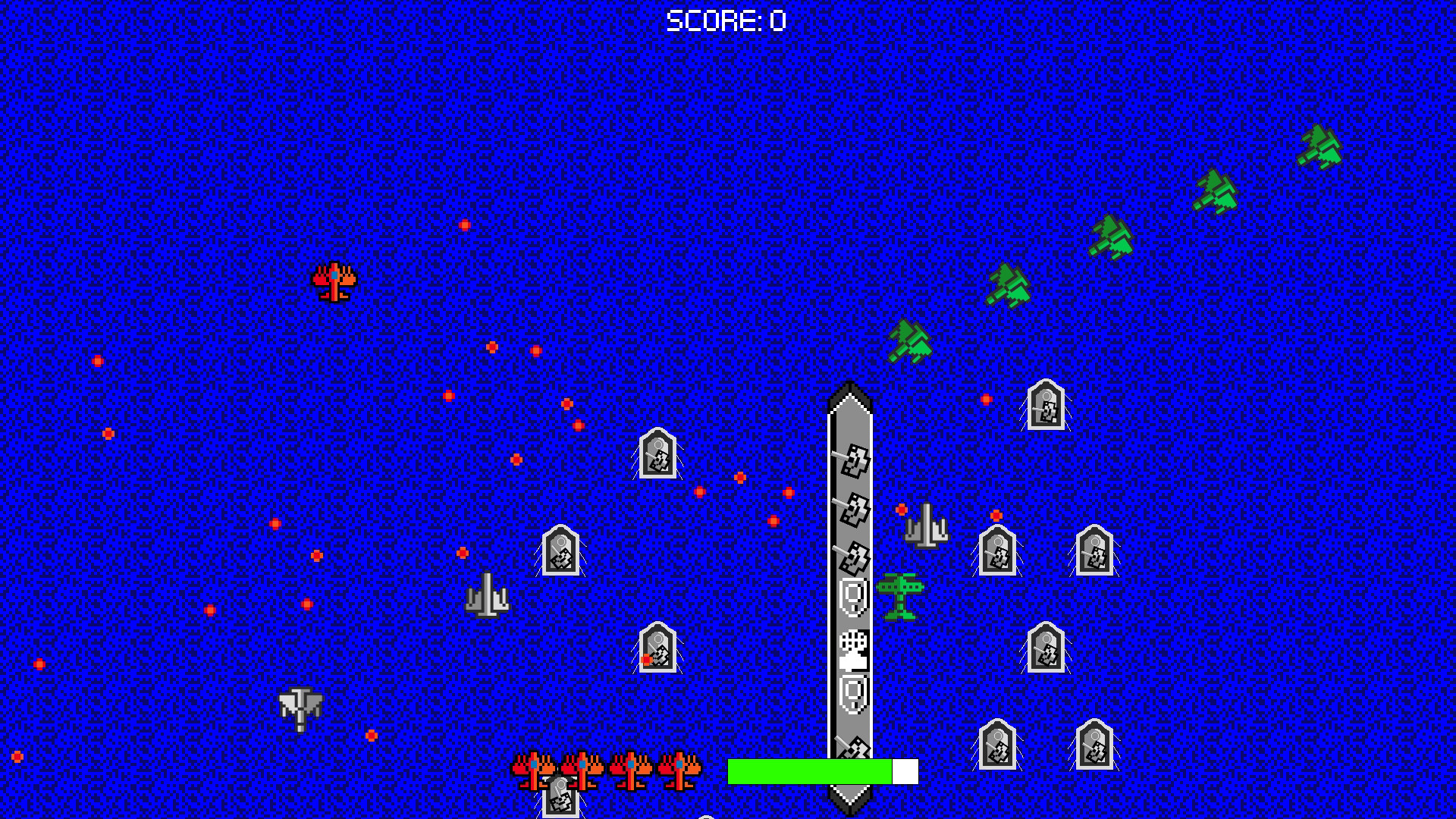Click the green health bar at the bottom
The height and width of the screenshot is (819, 1456).
pos(811,770)
